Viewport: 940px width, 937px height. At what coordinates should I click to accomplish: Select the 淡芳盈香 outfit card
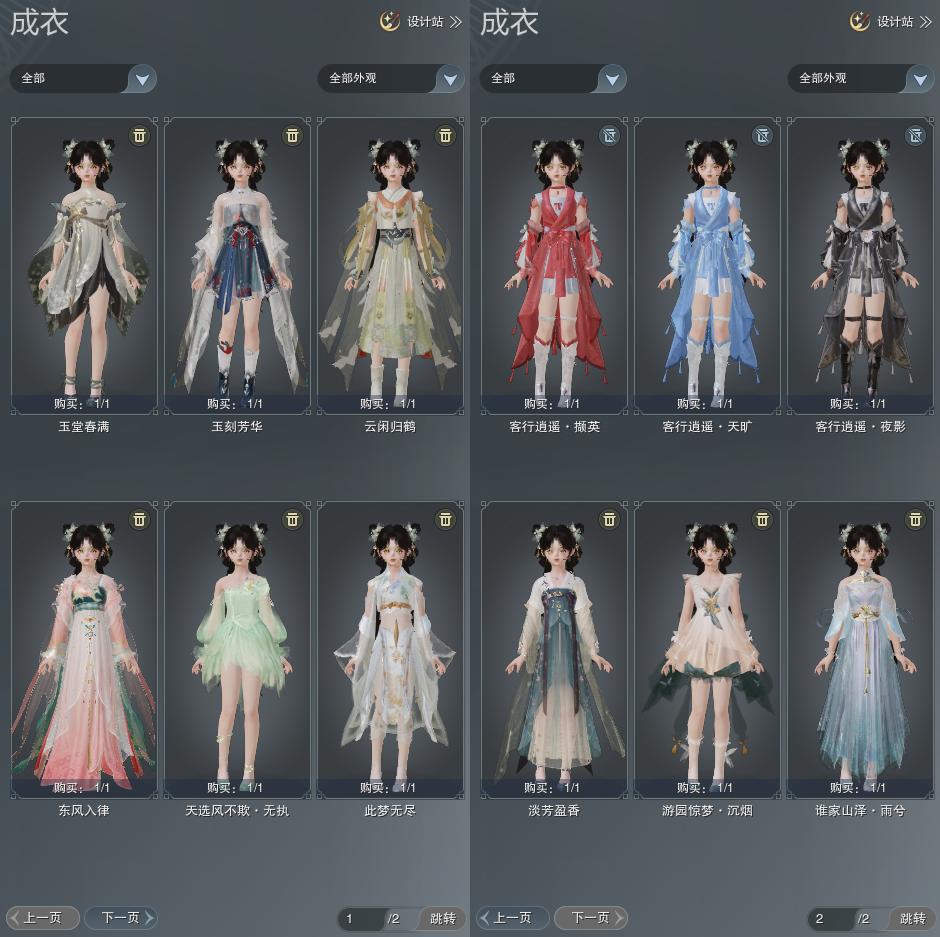click(x=554, y=649)
